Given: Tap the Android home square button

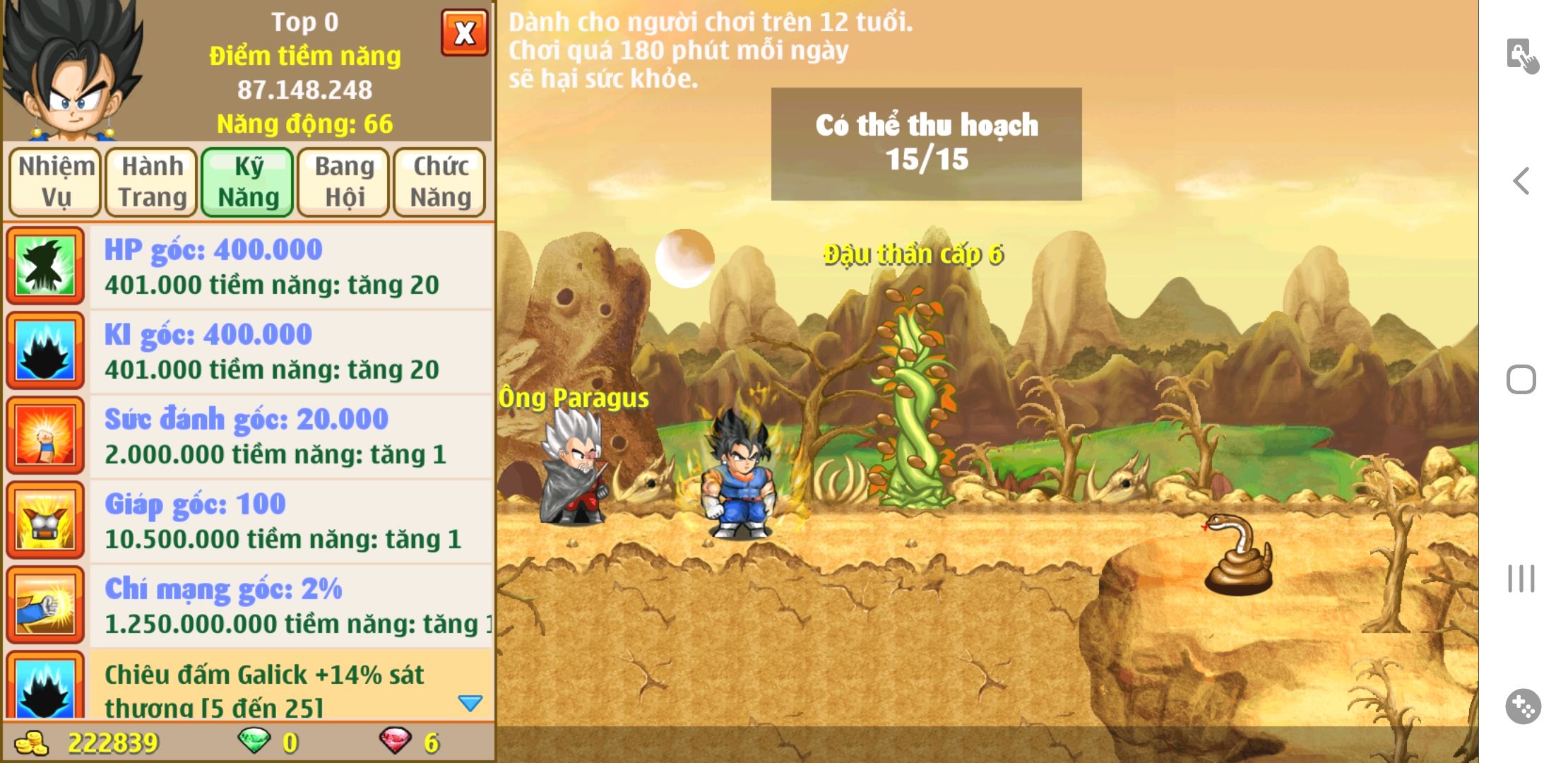Looking at the screenshot, I should (x=1521, y=379).
